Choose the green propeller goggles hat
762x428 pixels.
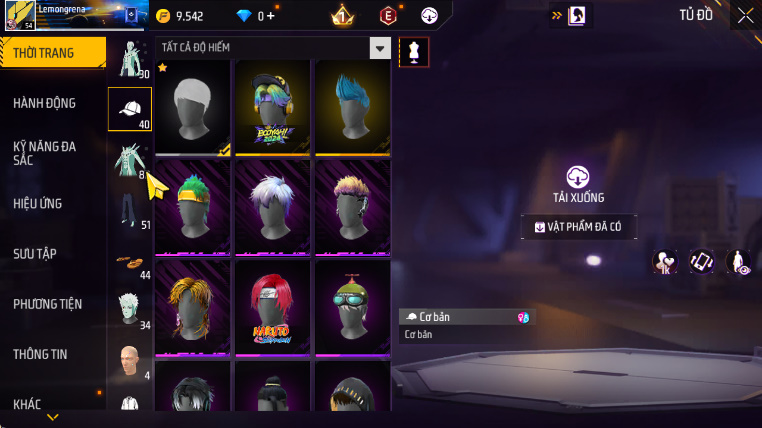[x=353, y=308]
